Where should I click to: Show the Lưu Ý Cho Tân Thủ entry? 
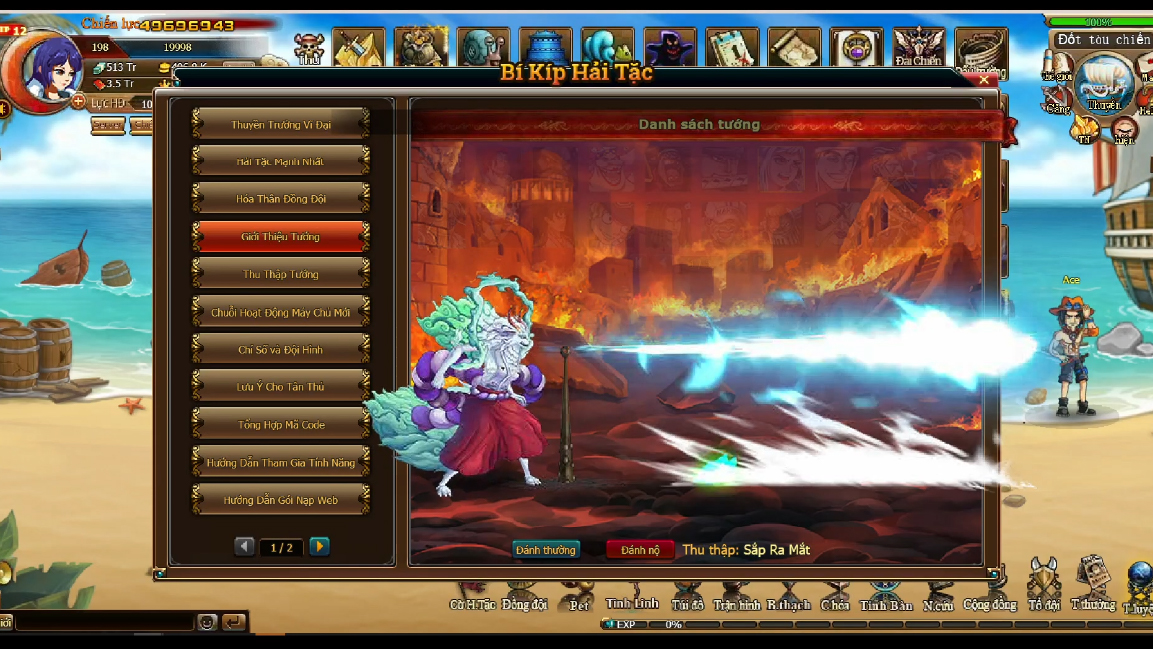[x=281, y=387]
